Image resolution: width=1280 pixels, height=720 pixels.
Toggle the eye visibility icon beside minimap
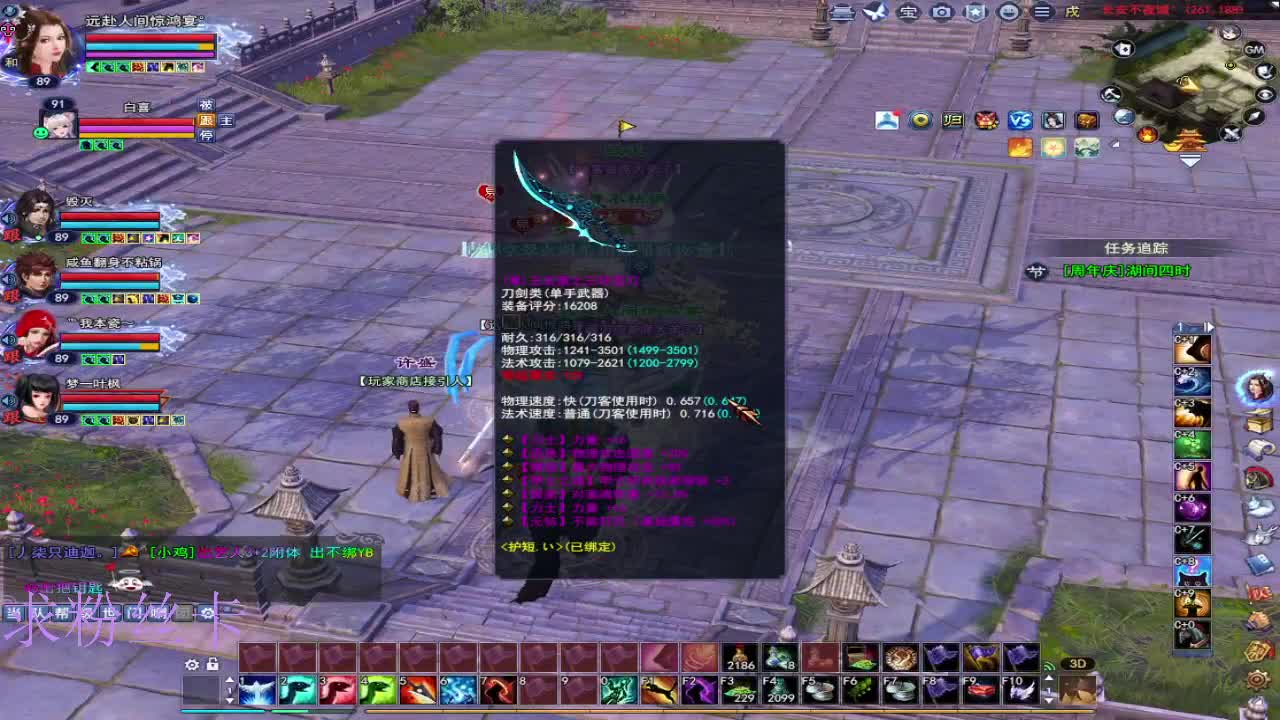[x=1264, y=94]
